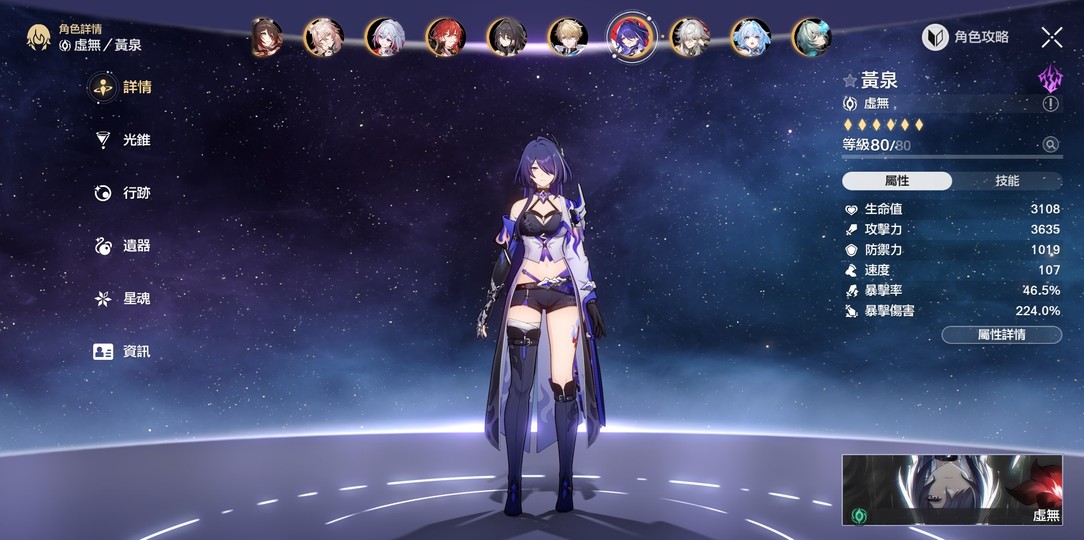Open 屬性詳情 attribute details

[1001, 335]
